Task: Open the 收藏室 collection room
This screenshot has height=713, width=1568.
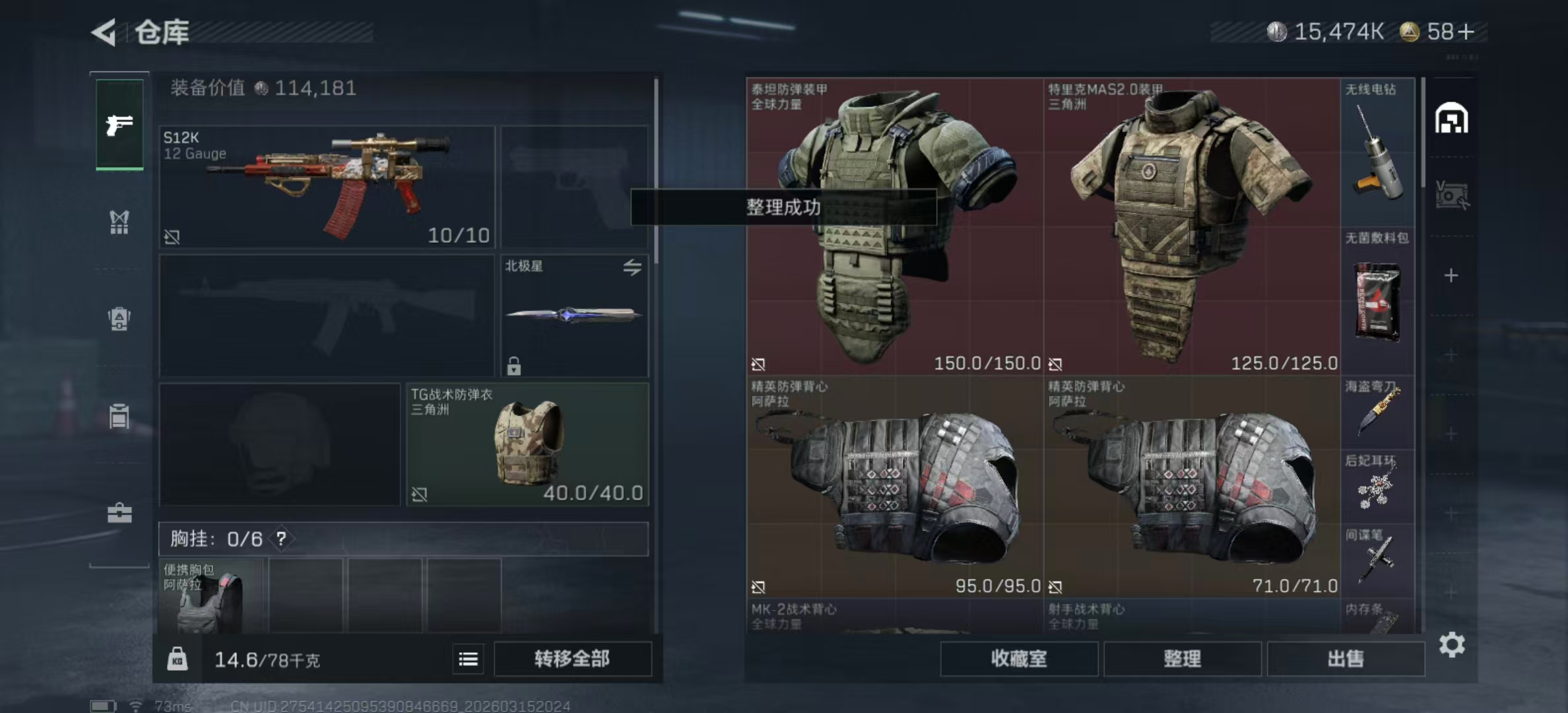Action: [1019, 659]
